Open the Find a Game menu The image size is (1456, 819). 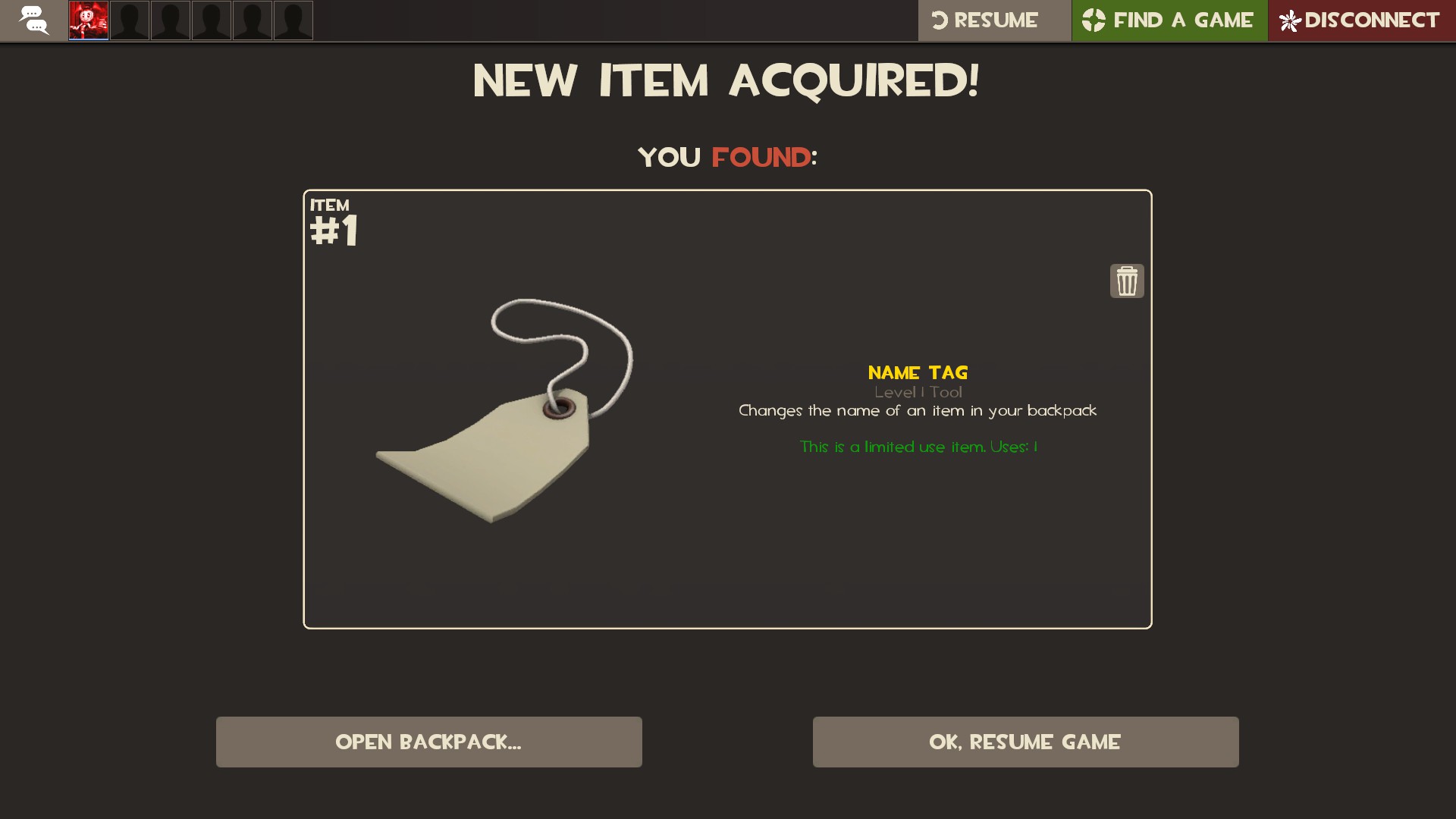1169,20
